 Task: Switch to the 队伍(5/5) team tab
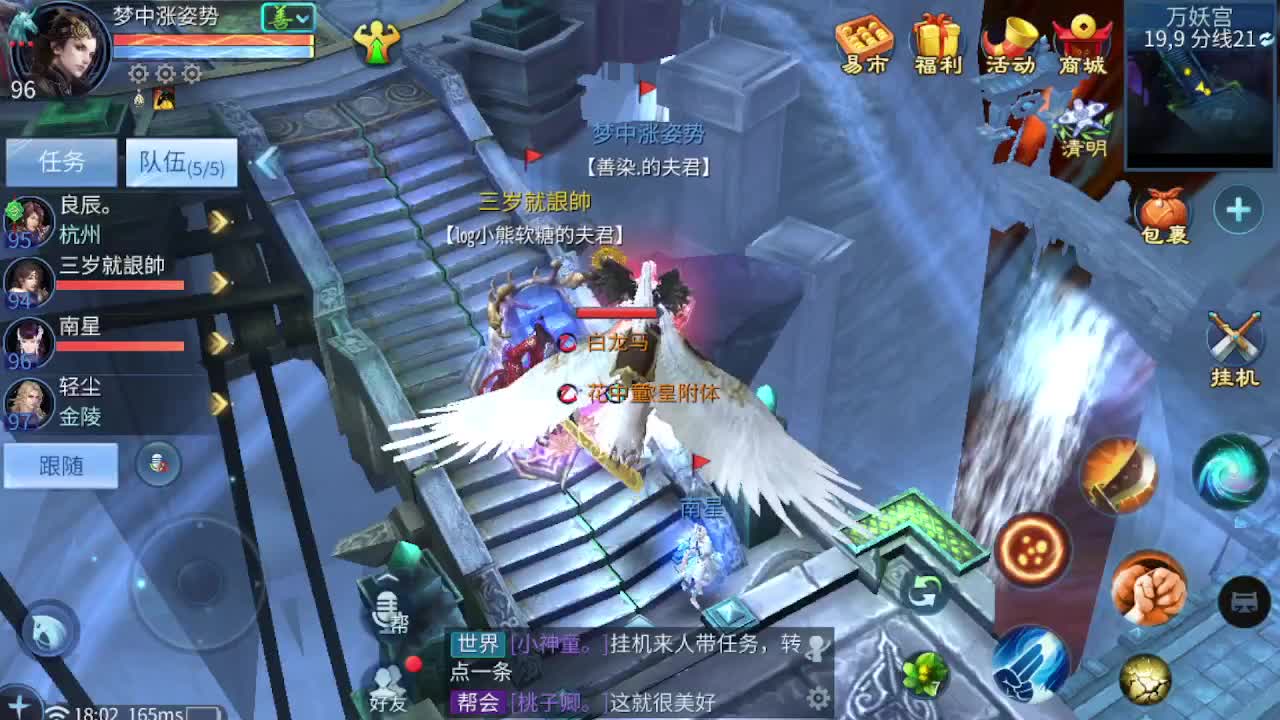tap(180, 163)
